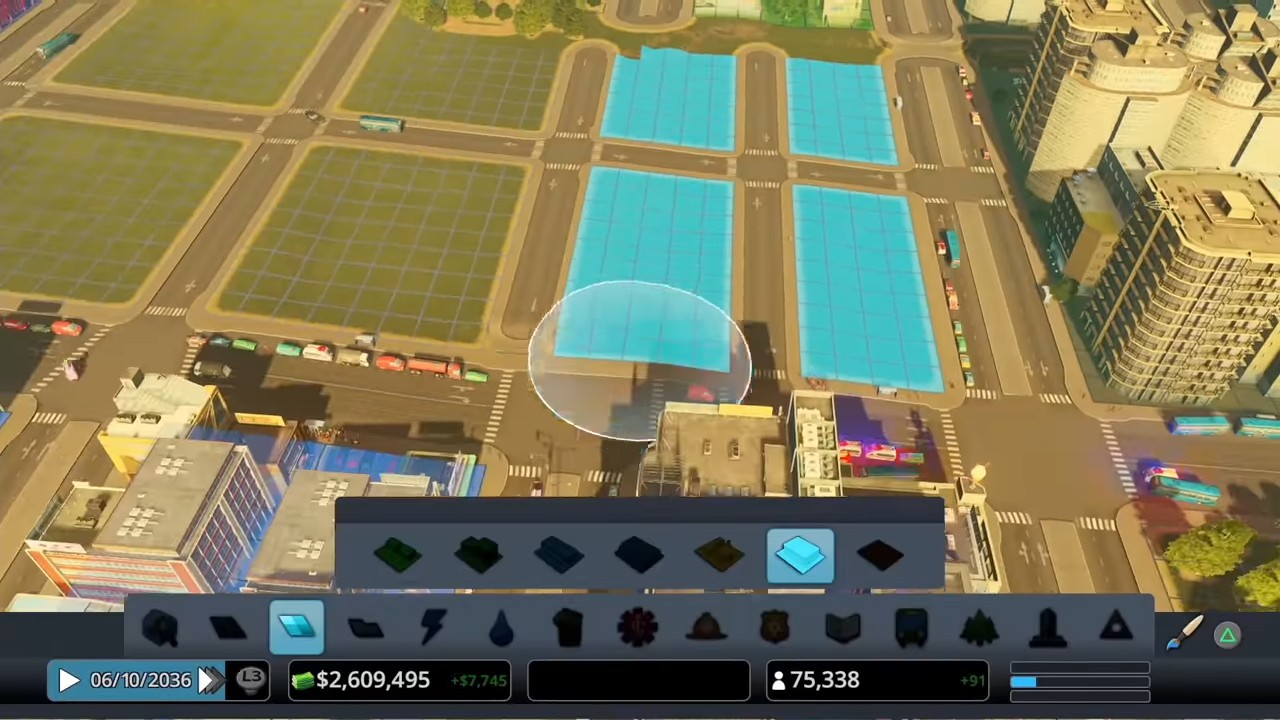This screenshot has width=1280, height=720.
Task: Open the police services menu
Action: coord(772,627)
